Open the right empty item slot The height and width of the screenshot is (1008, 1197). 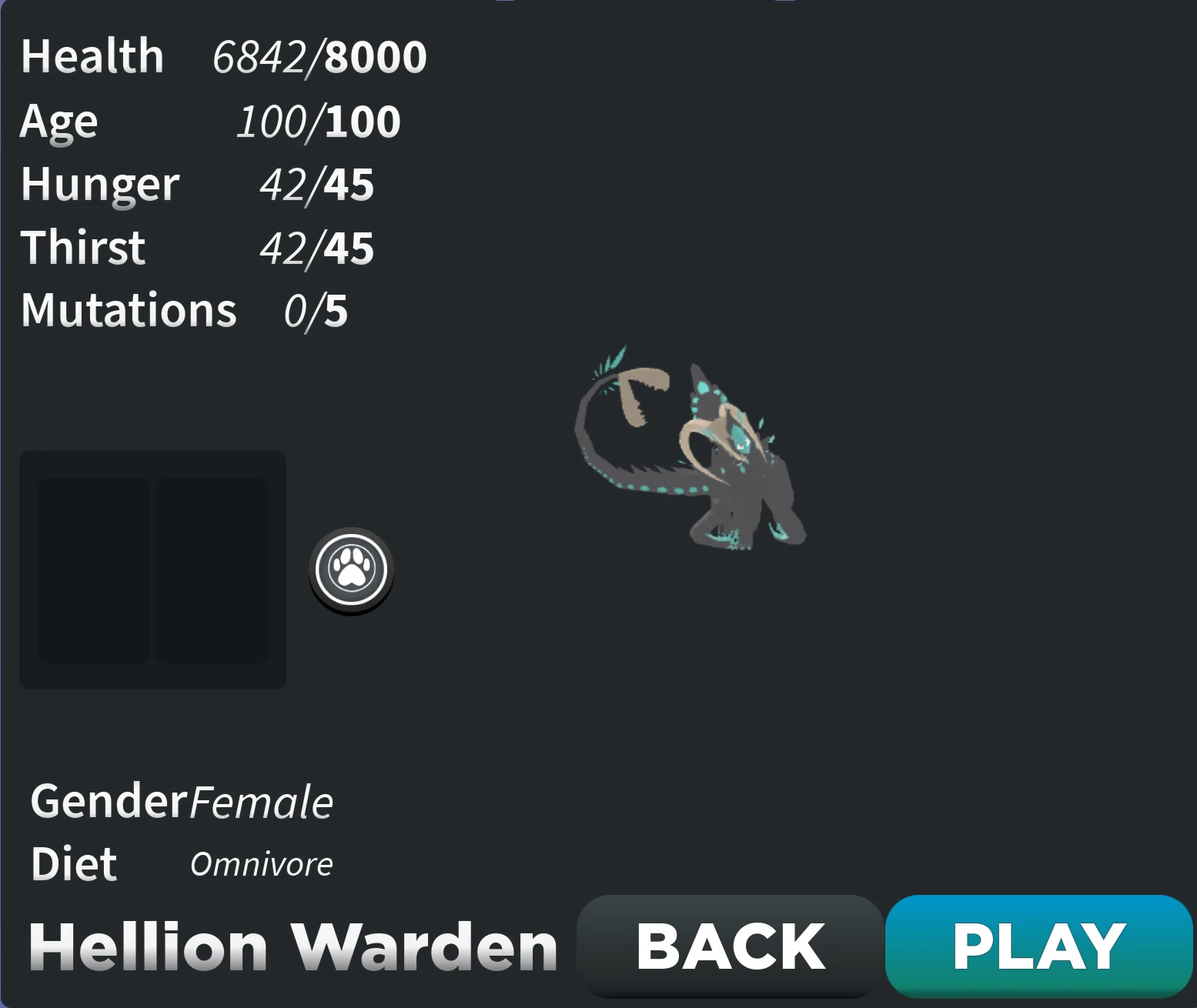pyautogui.click(x=212, y=569)
